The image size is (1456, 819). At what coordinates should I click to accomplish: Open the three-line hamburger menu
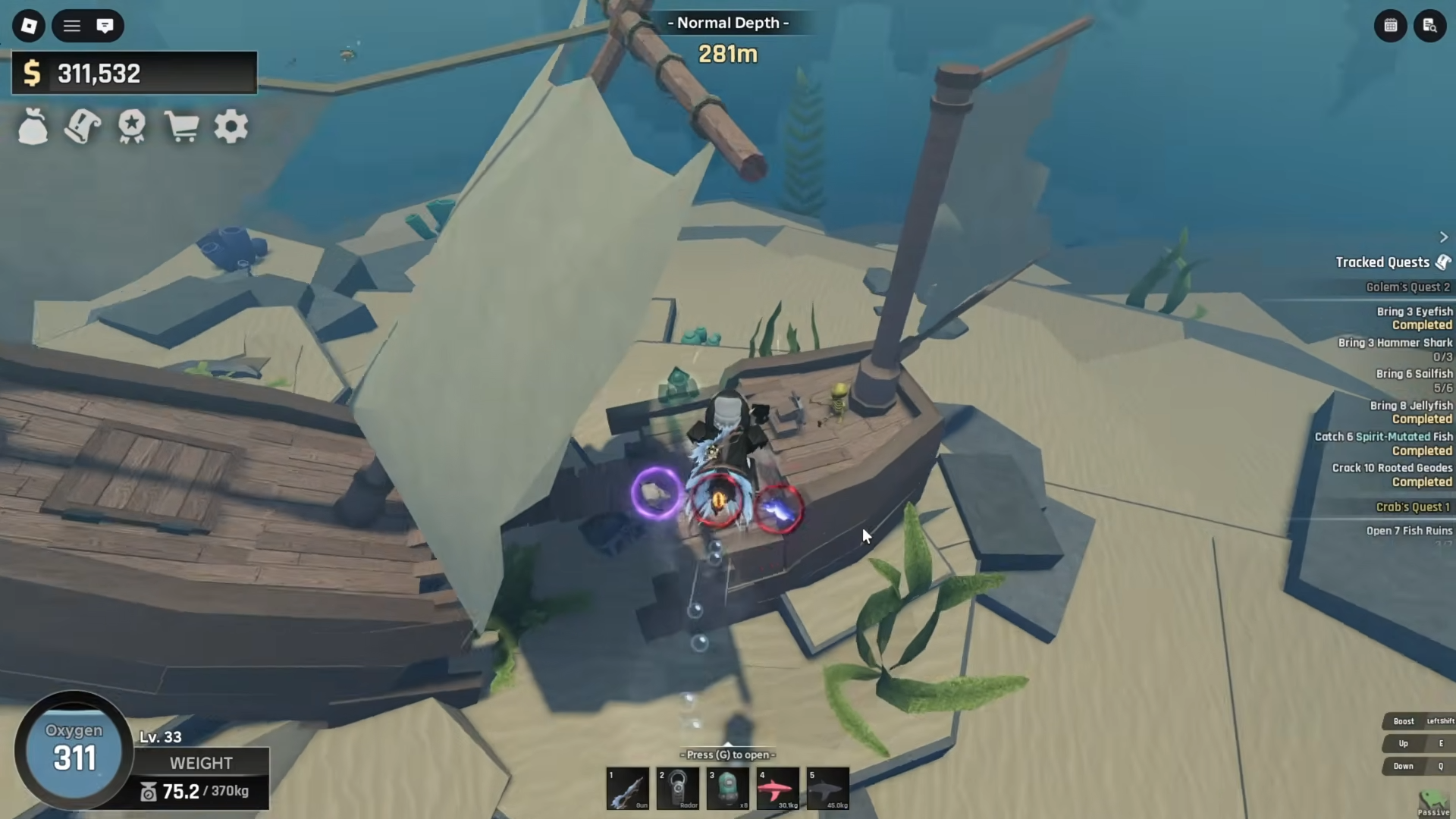click(x=72, y=26)
